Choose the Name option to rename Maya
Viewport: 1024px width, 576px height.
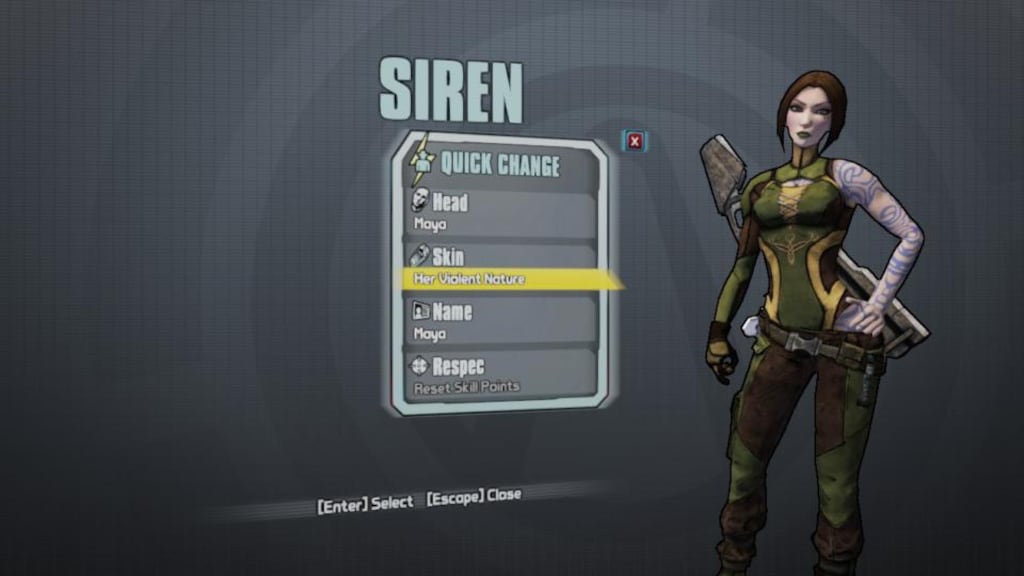[x=500, y=322]
